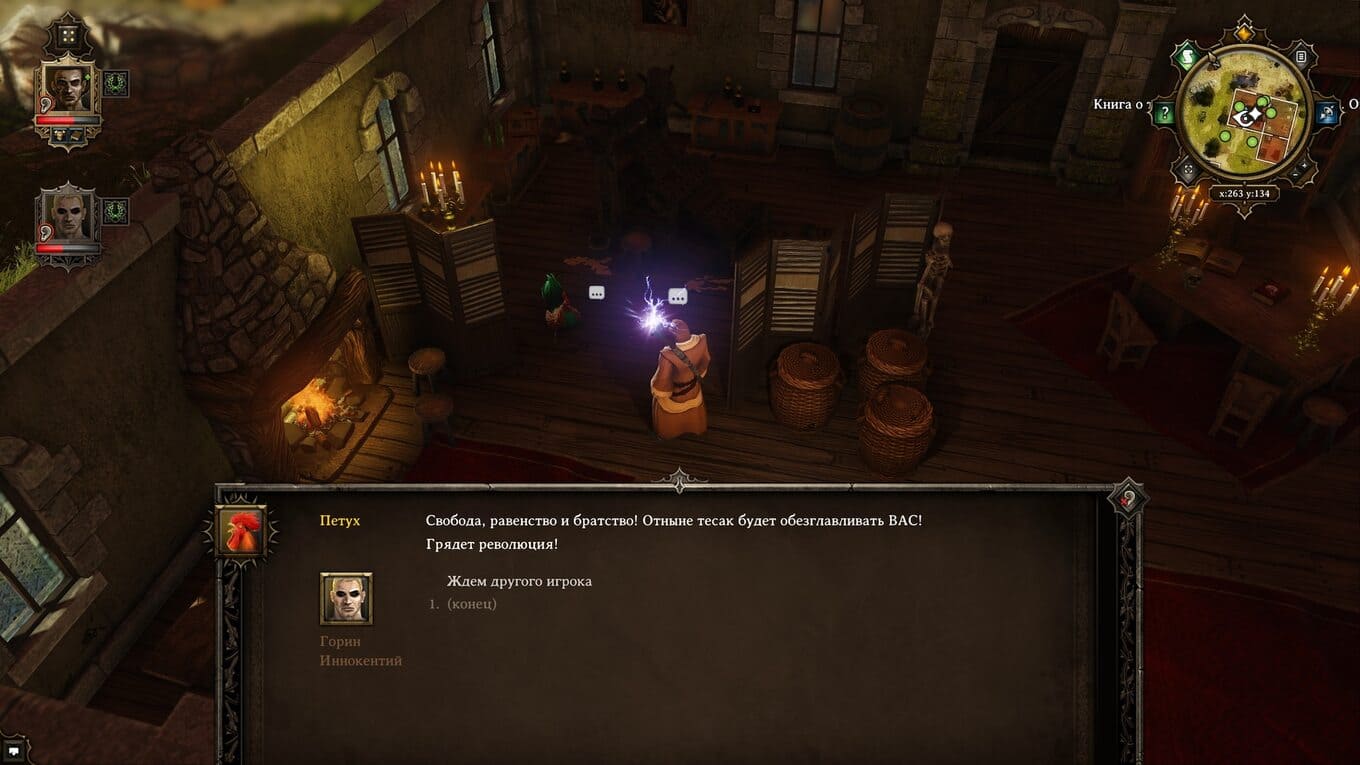This screenshot has height=765, width=1360.
Task: Select the blond character portrait on the left
Action: click(x=67, y=217)
